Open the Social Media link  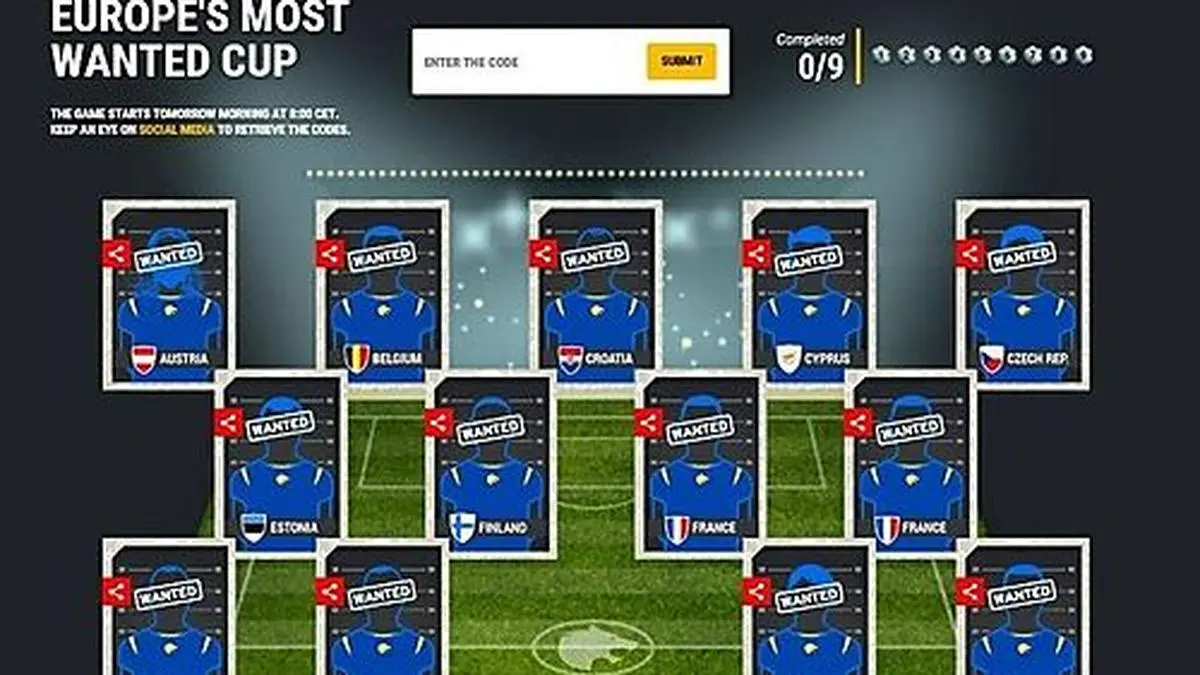click(175, 130)
